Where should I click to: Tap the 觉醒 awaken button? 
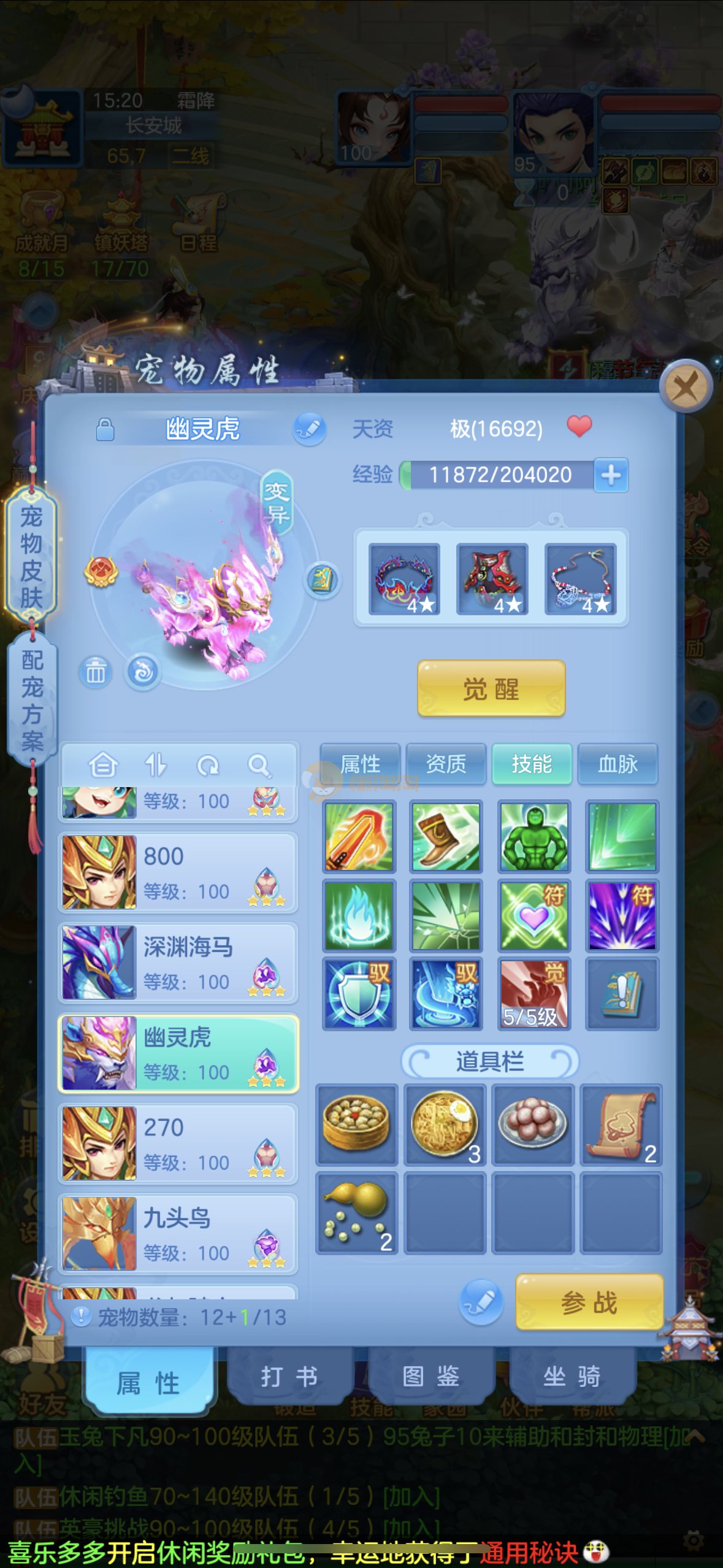point(491,688)
